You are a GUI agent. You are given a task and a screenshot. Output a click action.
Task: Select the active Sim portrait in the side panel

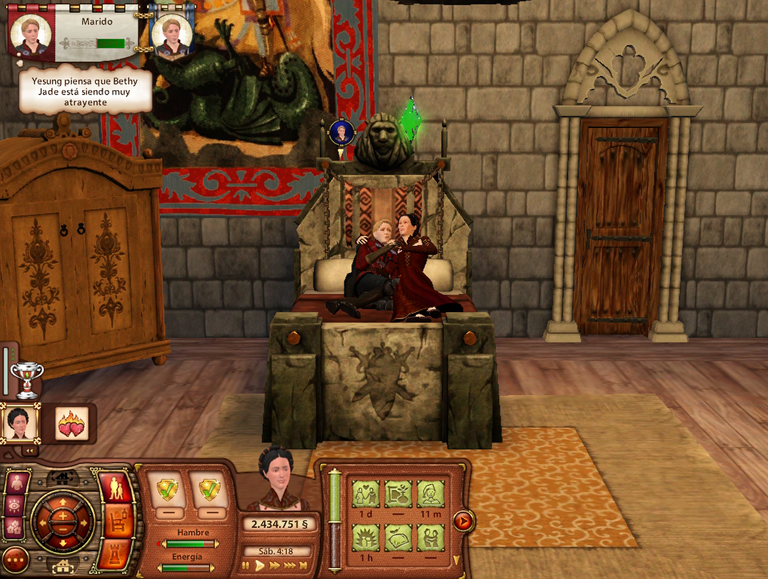(x=20, y=423)
